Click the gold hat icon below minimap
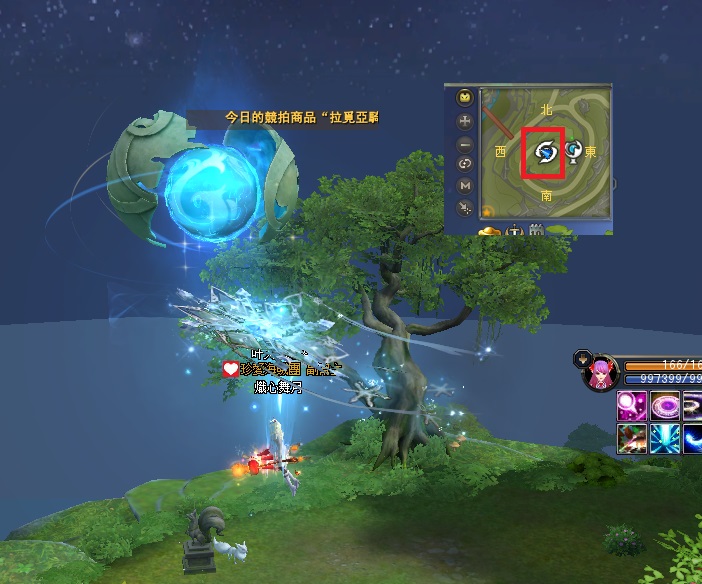 point(490,232)
